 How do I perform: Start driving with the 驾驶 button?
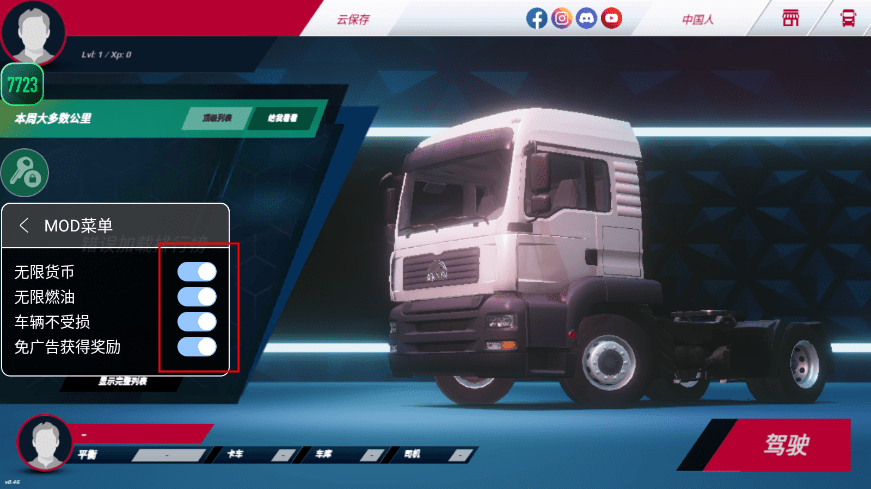786,445
